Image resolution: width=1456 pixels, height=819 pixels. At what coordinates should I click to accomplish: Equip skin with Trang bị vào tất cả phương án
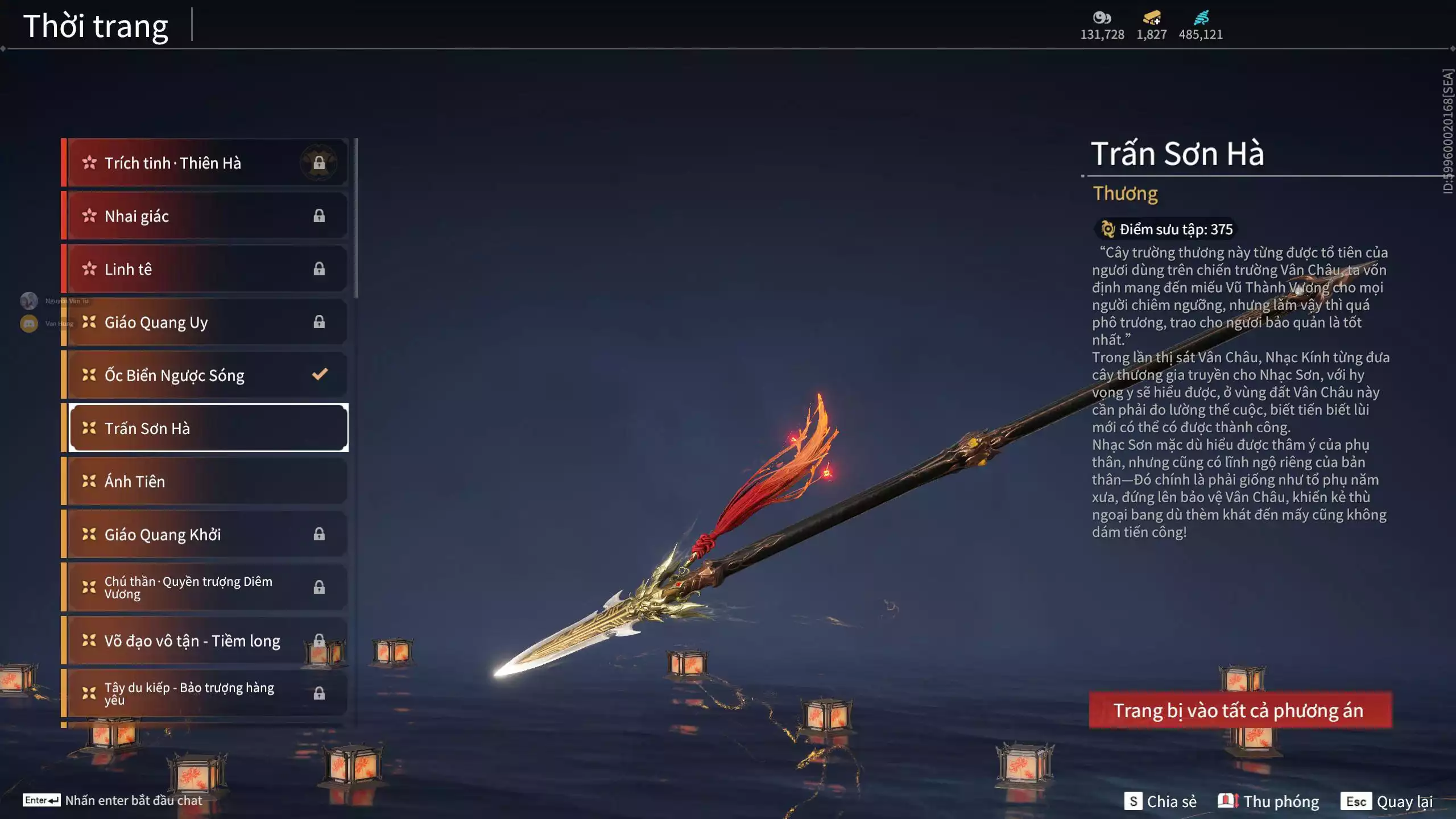(x=1240, y=710)
